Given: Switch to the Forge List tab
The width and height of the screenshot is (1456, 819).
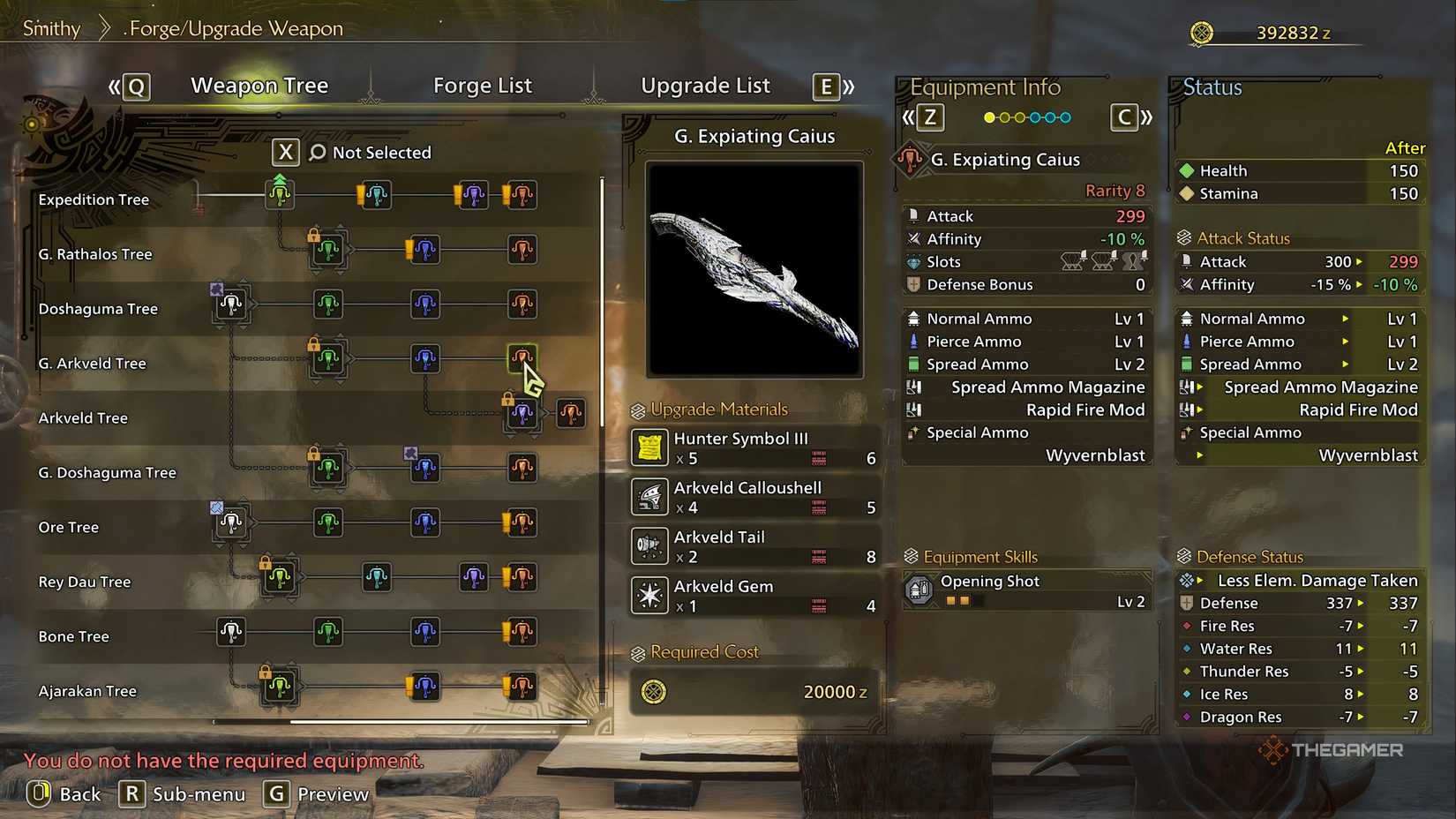Looking at the screenshot, I should (x=483, y=85).
